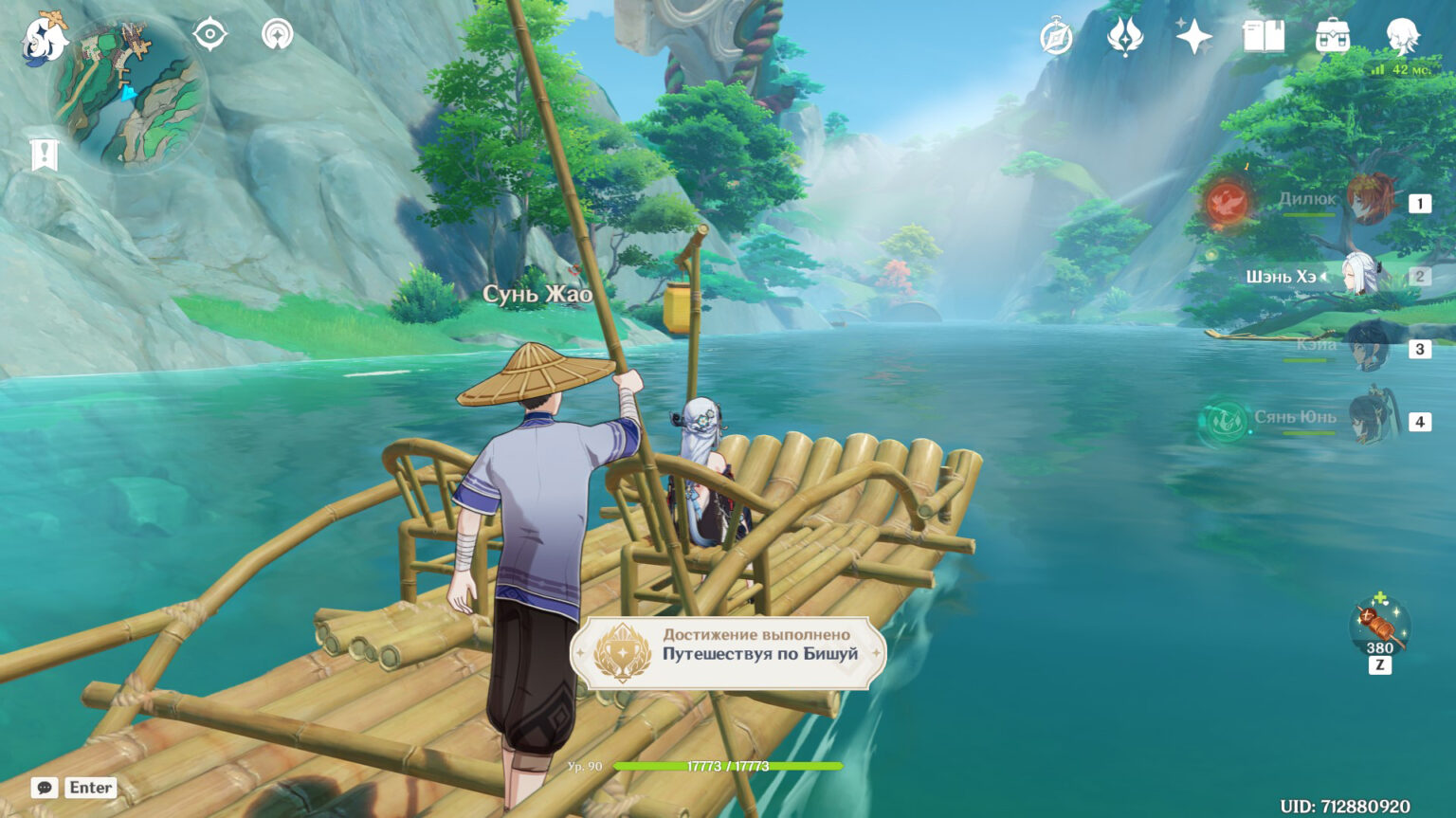Use the food gadget quick slot

click(1379, 627)
